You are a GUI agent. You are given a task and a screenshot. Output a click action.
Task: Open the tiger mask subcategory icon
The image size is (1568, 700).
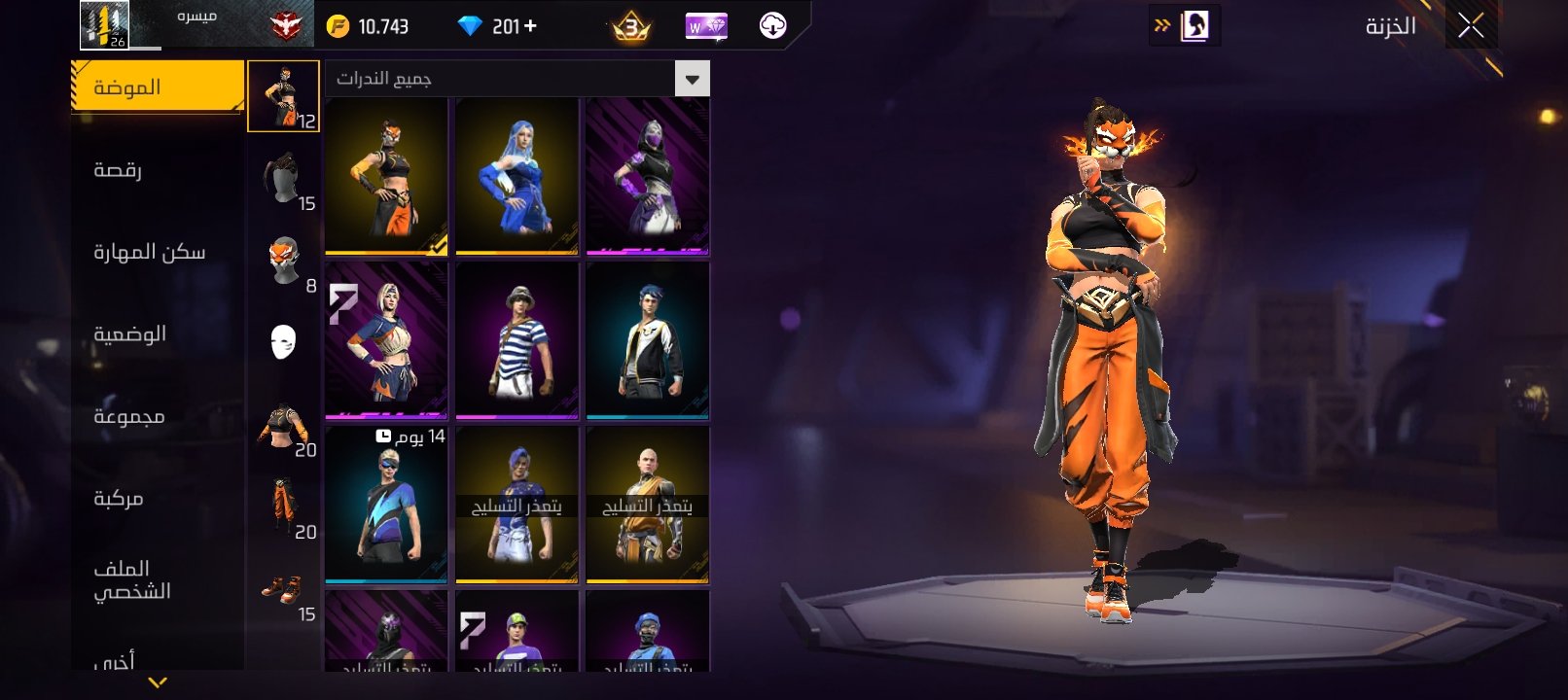283,262
